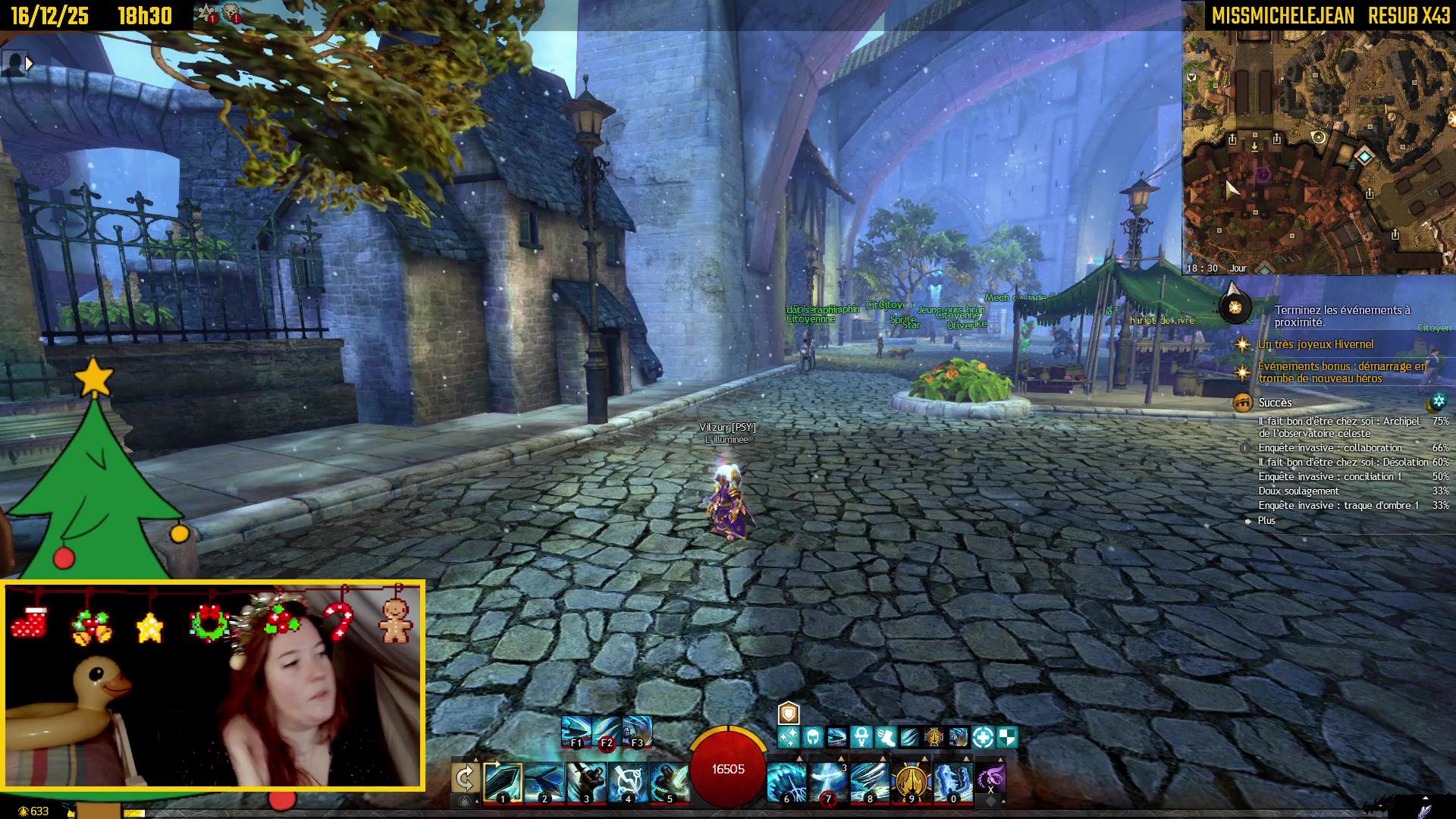1456x819 pixels.
Task: Use the healing skill in slot 6
Action: (786, 782)
